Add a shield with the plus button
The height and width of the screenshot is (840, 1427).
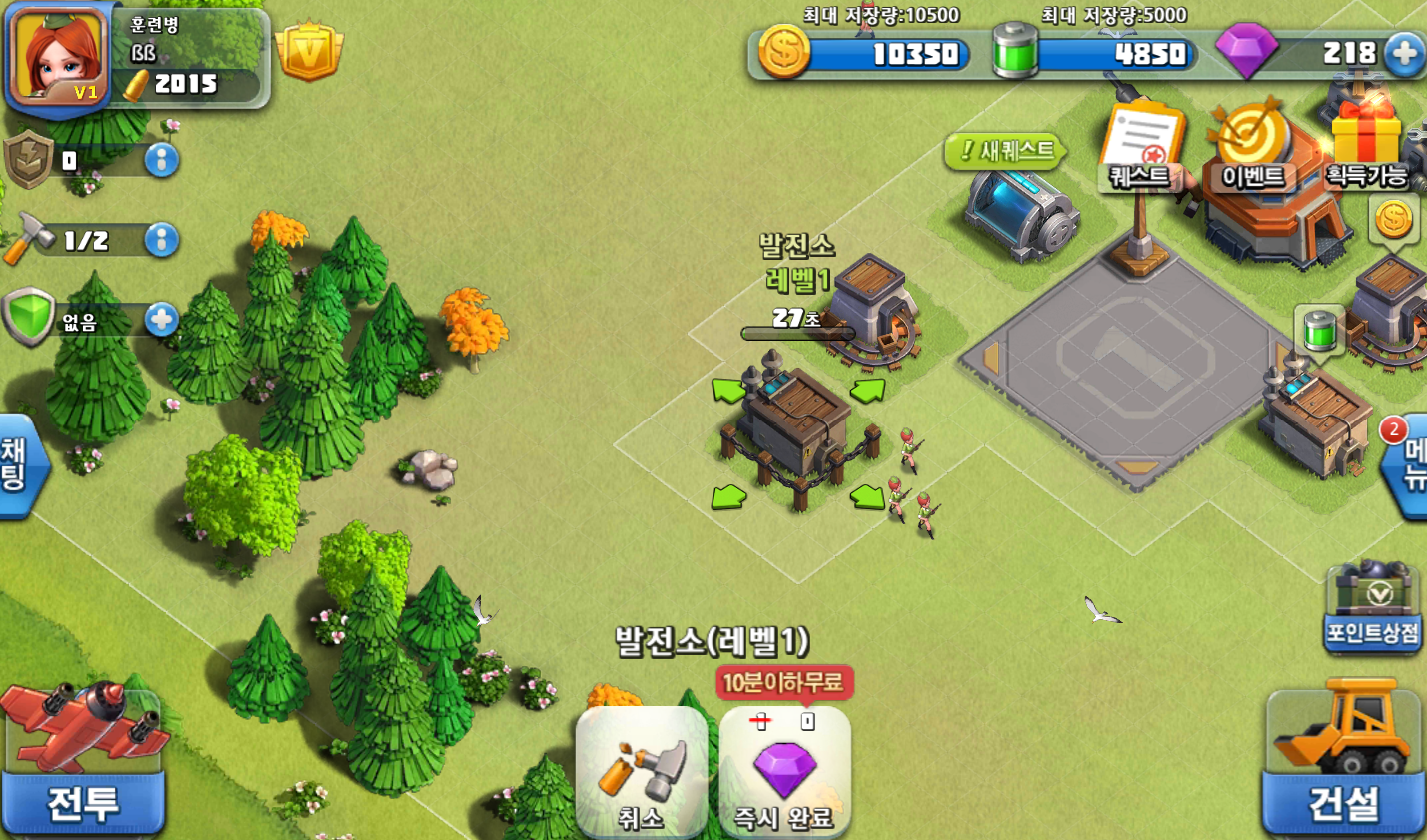click(162, 320)
